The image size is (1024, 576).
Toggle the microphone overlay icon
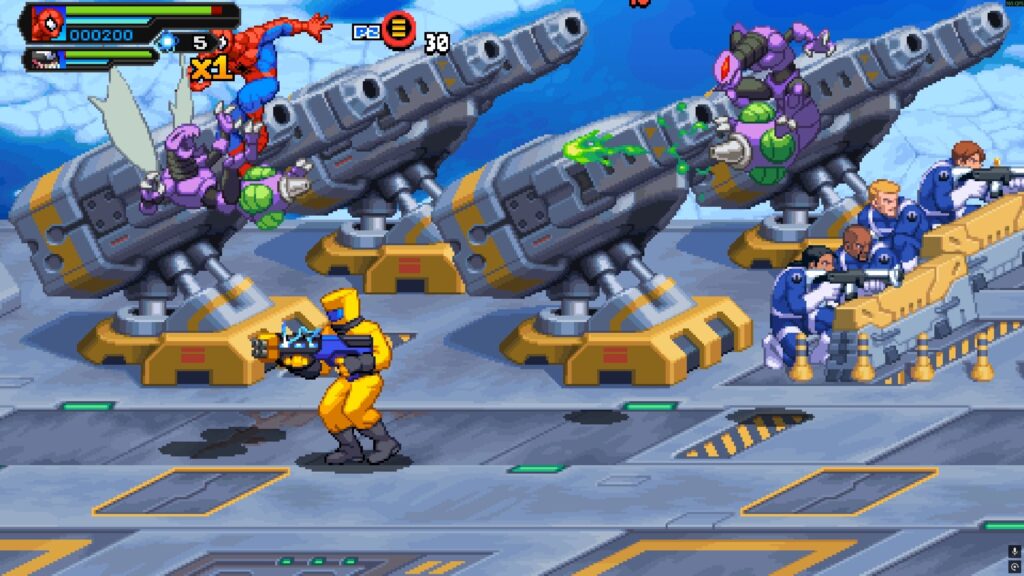coord(1016,550)
